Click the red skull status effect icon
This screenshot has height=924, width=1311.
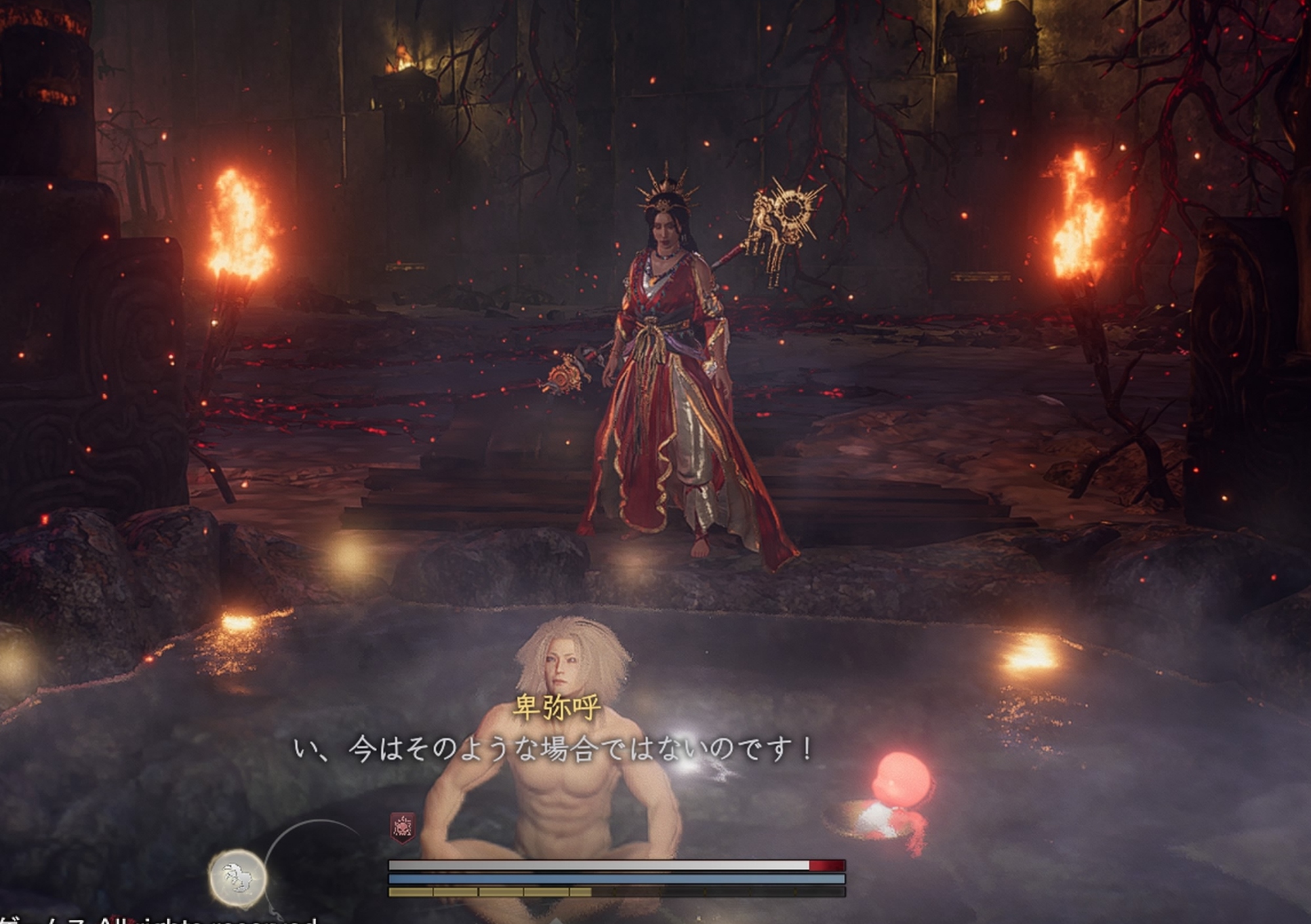click(402, 828)
